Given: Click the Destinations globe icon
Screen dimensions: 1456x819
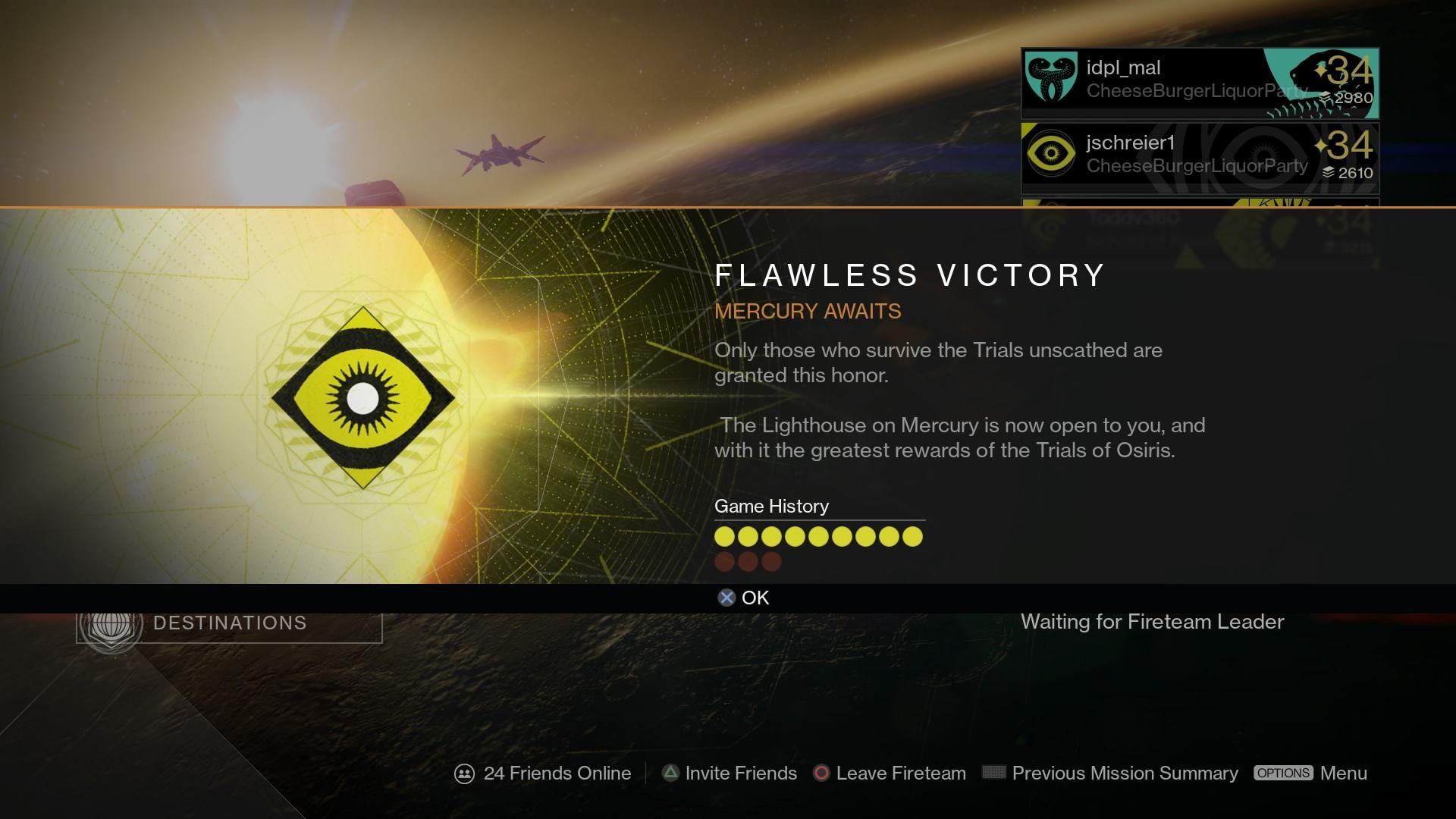Looking at the screenshot, I should [x=111, y=623].
